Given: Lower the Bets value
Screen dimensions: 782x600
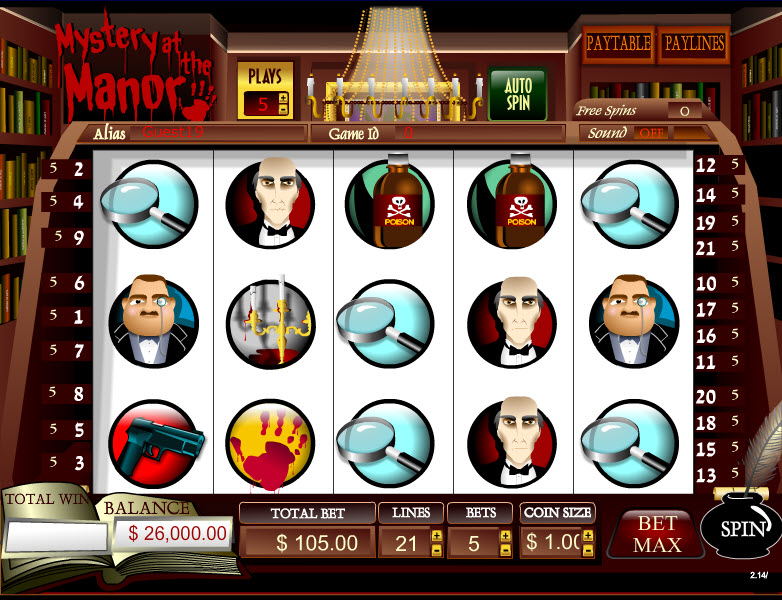Looking at the screenshot, I should (504, 550).
